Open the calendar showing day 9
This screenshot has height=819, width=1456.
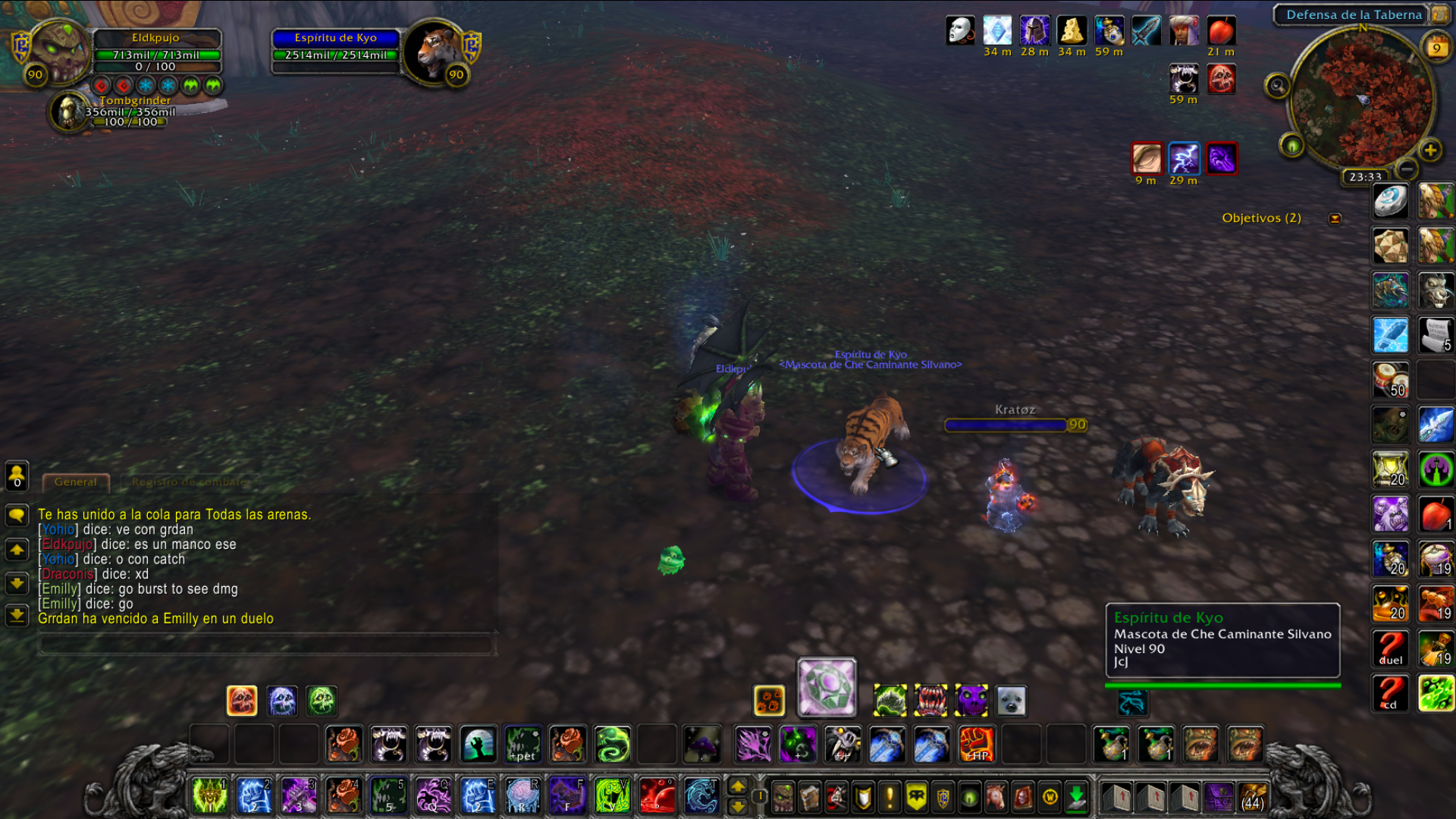coord(1436,47)
